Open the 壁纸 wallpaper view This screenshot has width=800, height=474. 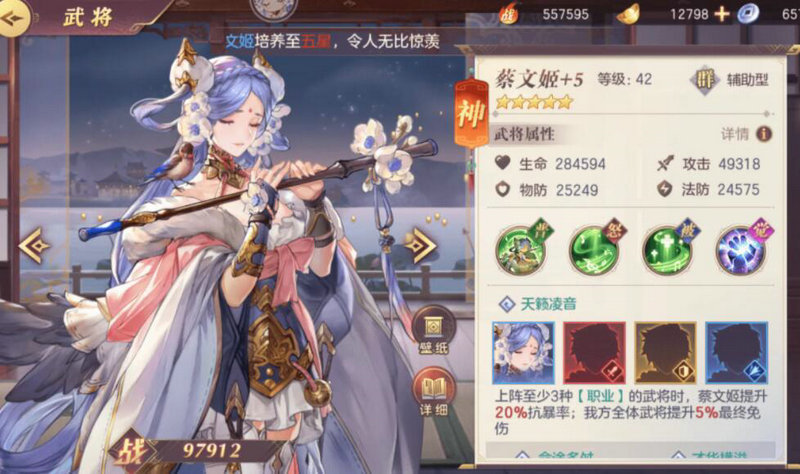[x=434, y=330]
